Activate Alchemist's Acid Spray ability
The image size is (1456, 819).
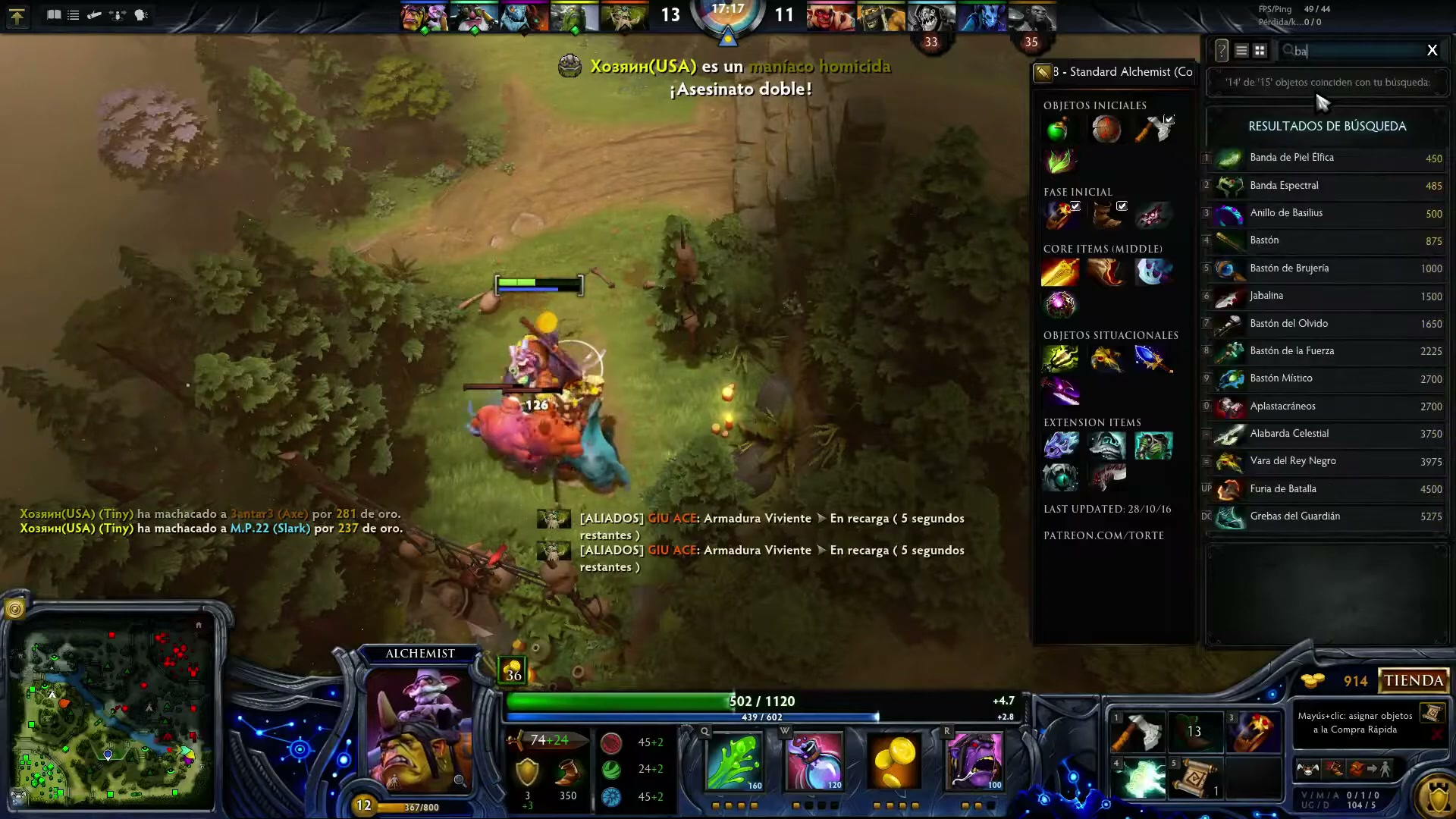pos(734,761)
